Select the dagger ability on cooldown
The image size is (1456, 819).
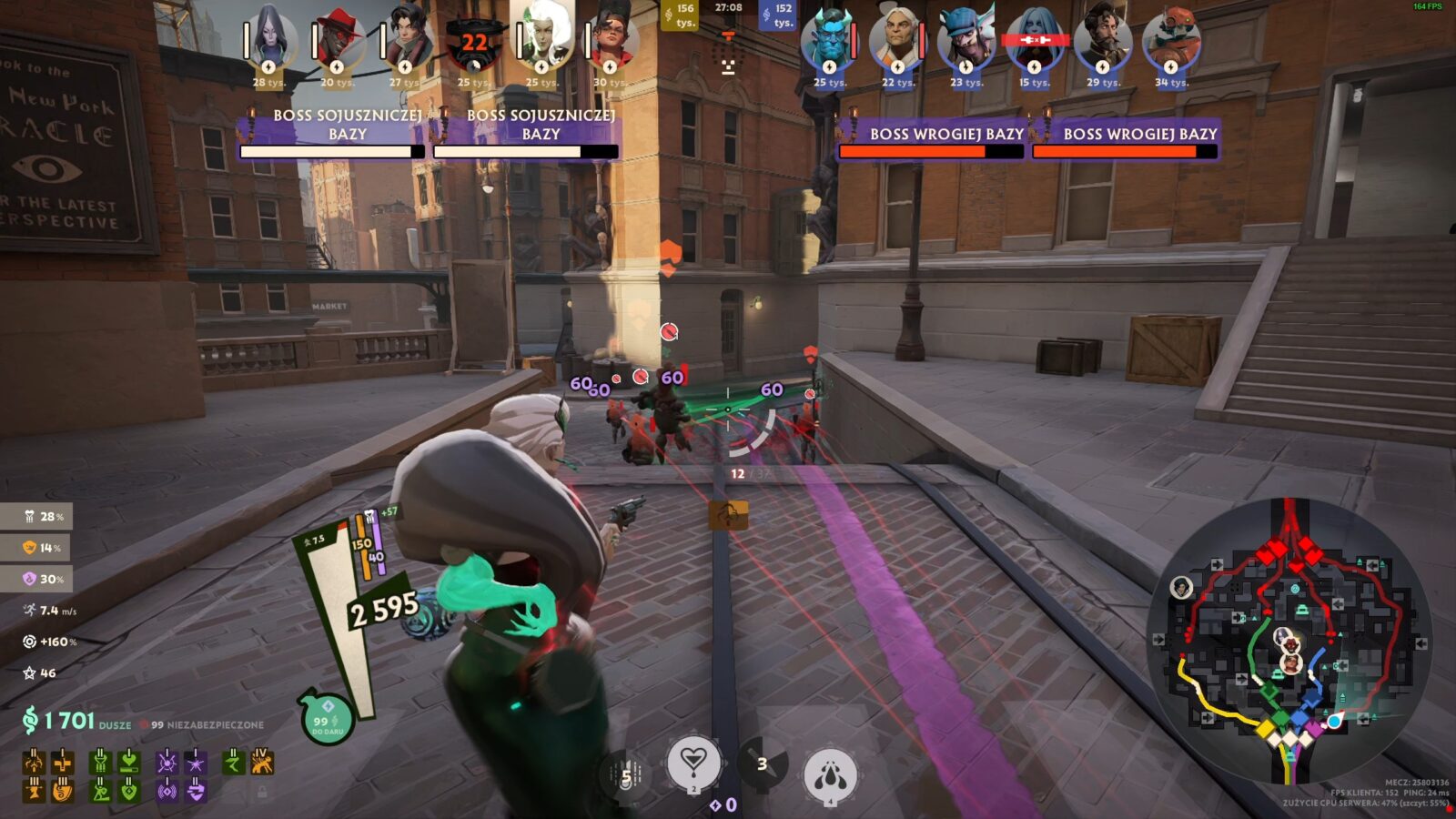(762, 763)
